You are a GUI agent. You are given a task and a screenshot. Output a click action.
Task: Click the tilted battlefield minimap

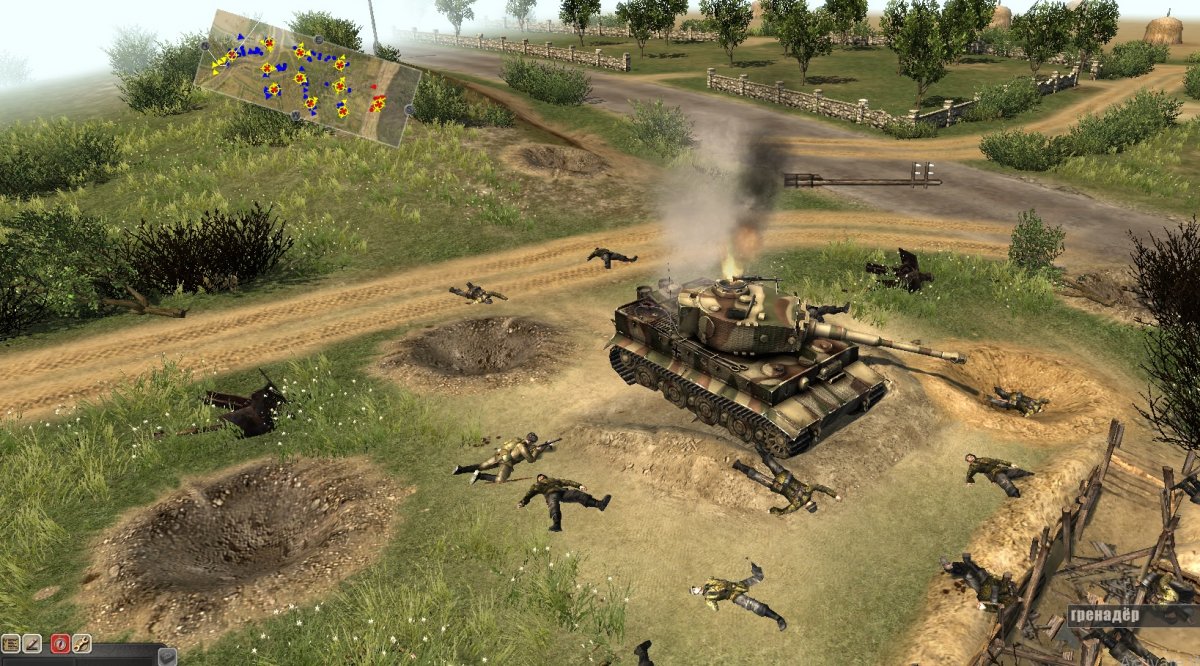[308, 78]
